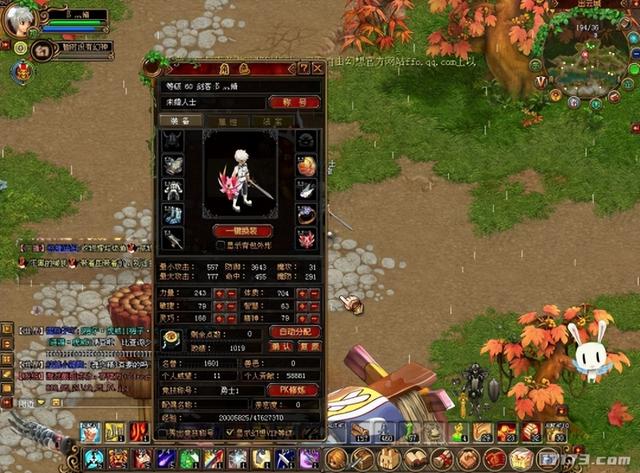Toggle the 显示幻想VIP等级 checkbox

point(231,433)
